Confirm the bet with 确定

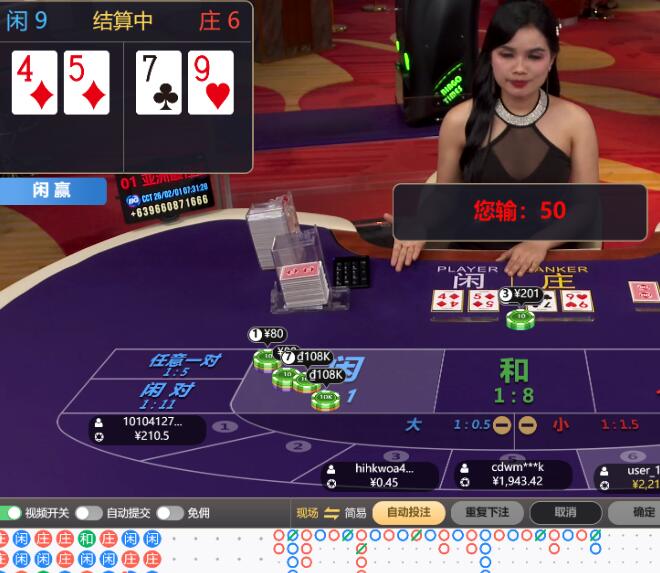(x=640, y=512)
